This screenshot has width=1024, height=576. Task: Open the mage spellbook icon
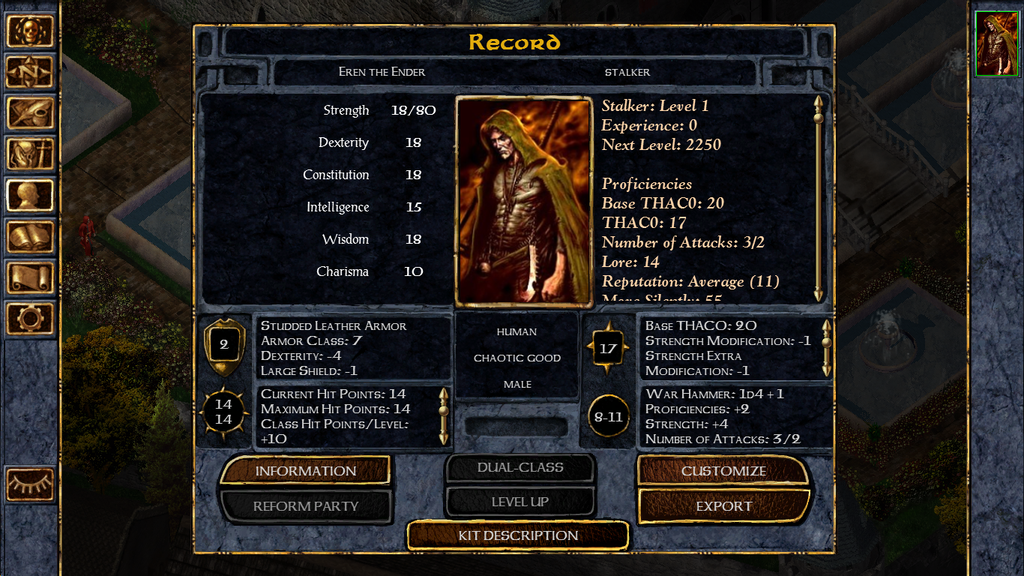30,236
